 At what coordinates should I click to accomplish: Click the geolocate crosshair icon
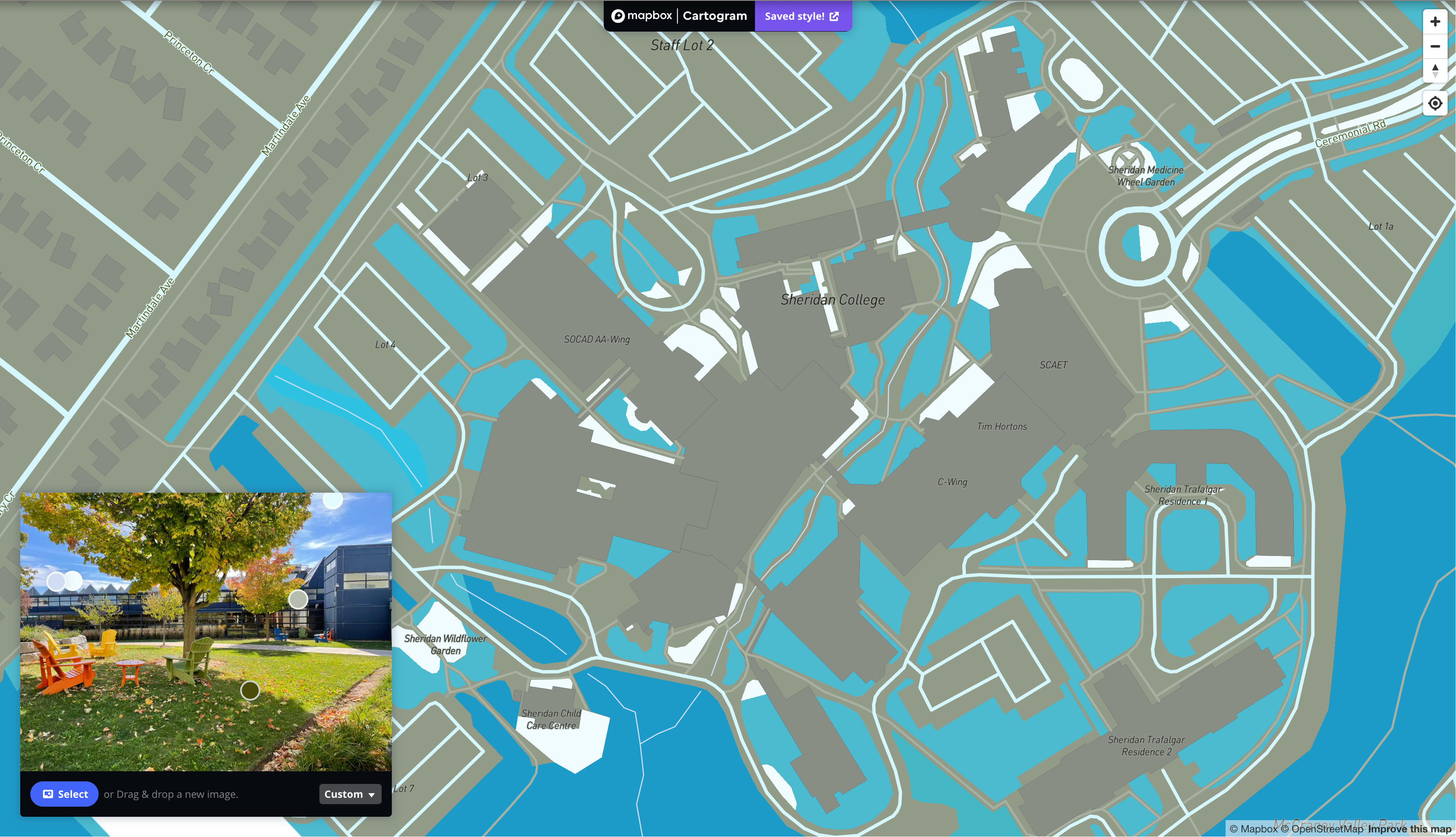1435,104
